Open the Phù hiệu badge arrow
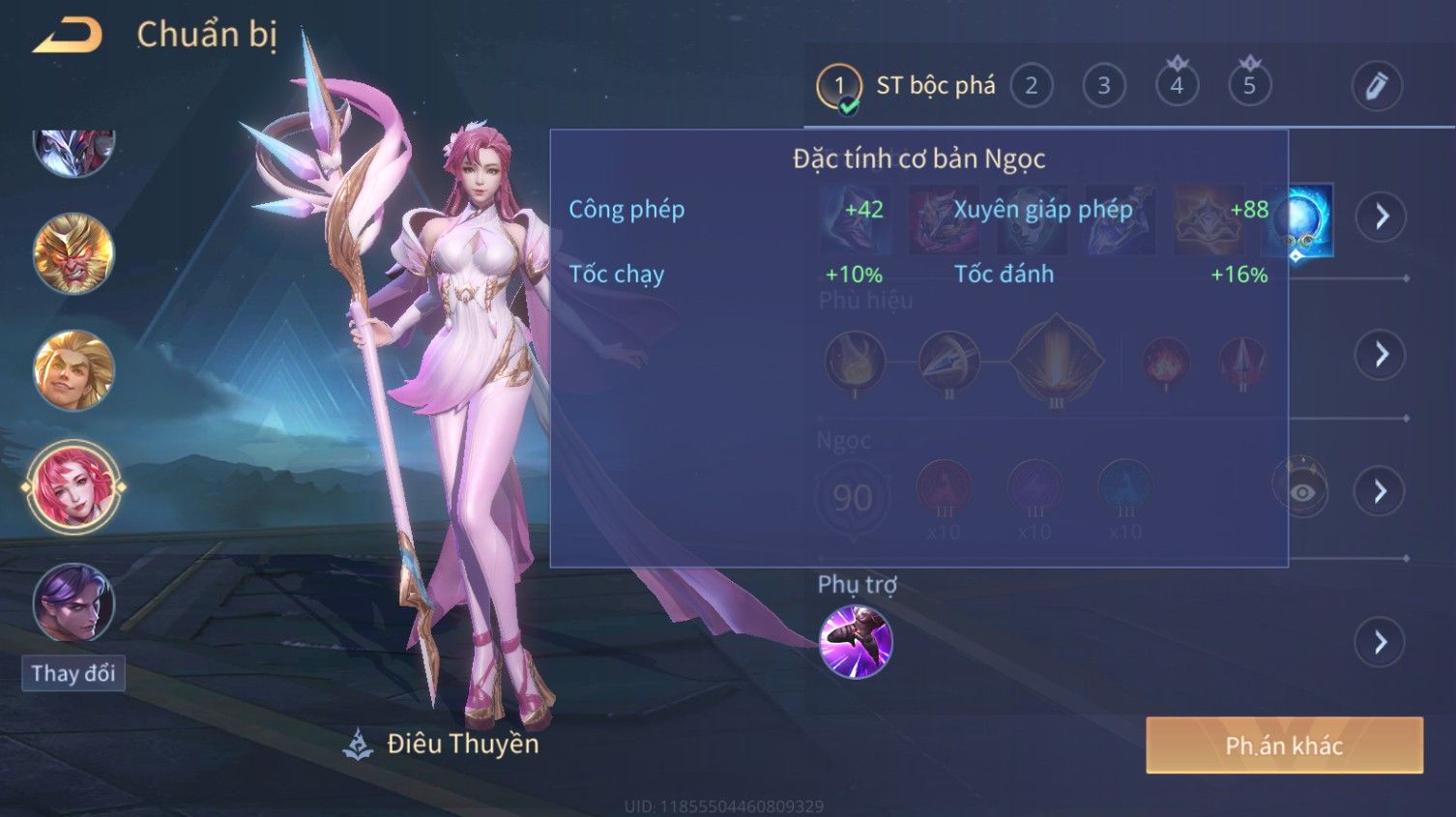The height and width of the screenshot is (817, 1456). click(1381, 355)
